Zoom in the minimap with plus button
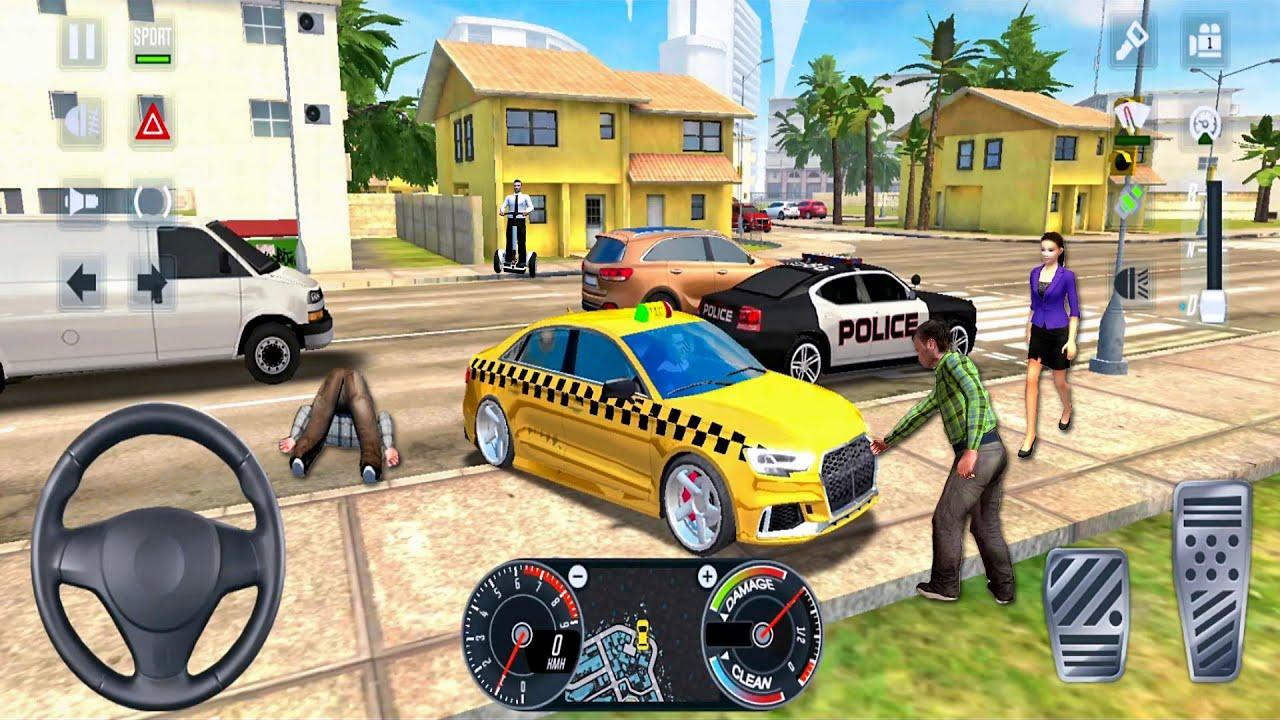Image resolution: width=1280 pixels, height=720 pixels. (707, 575)
